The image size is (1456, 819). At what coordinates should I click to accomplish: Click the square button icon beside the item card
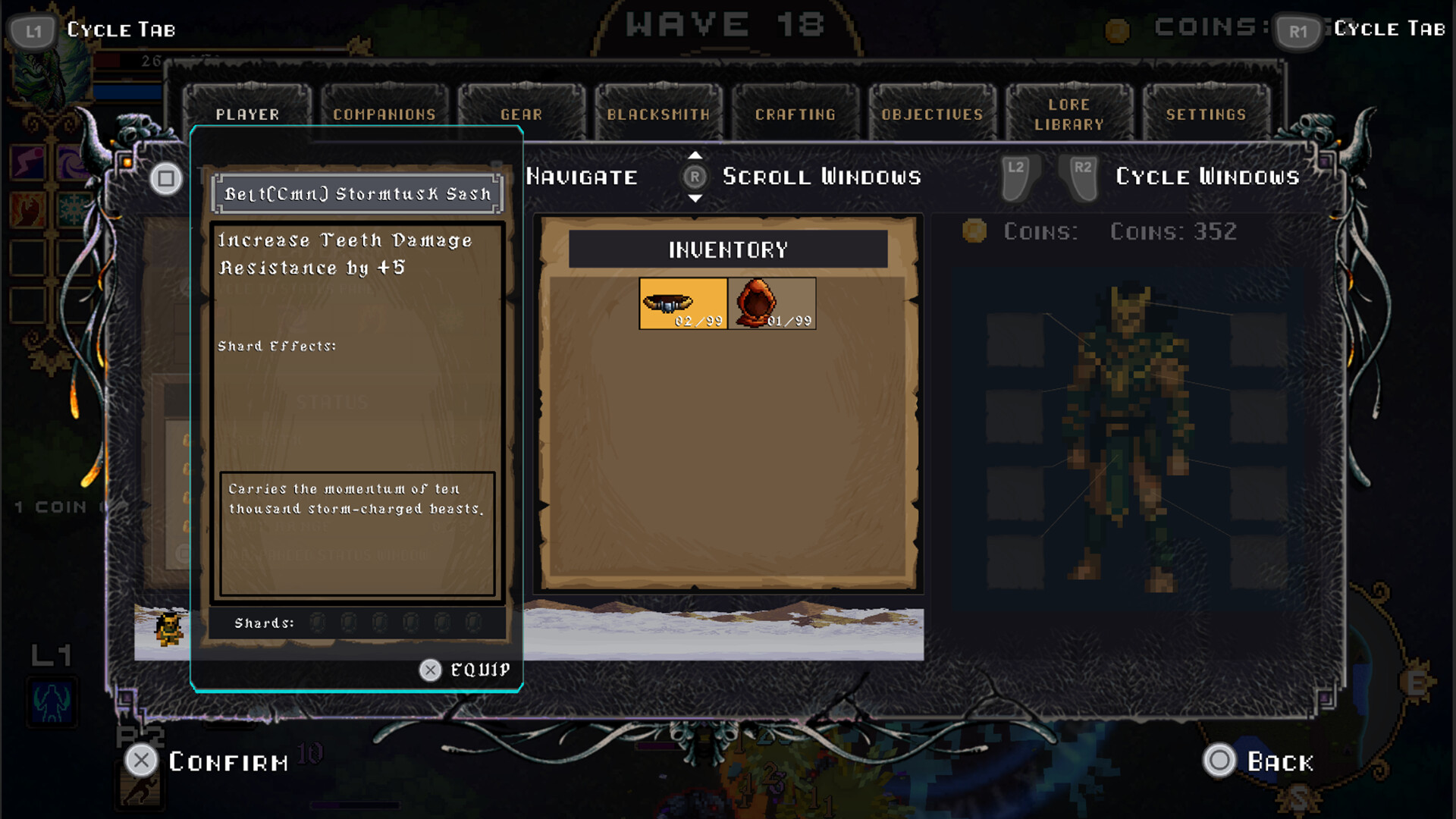(x=165, y=177)
